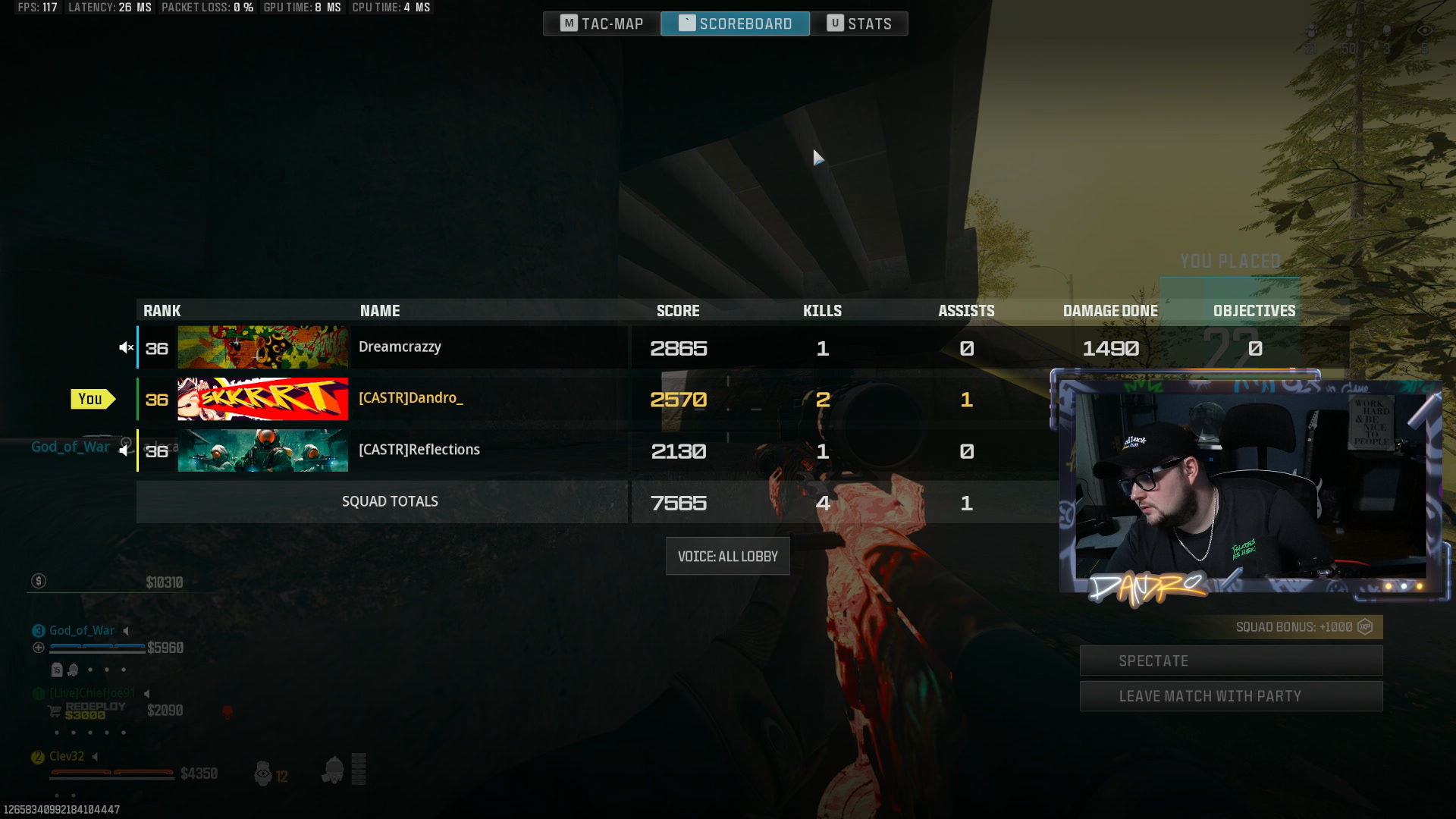Open Reflections' gas-mask calling card
Image resolution: width=1456 pixels, height=819 pixels.
pyautogui.click(x=262, y=450)
